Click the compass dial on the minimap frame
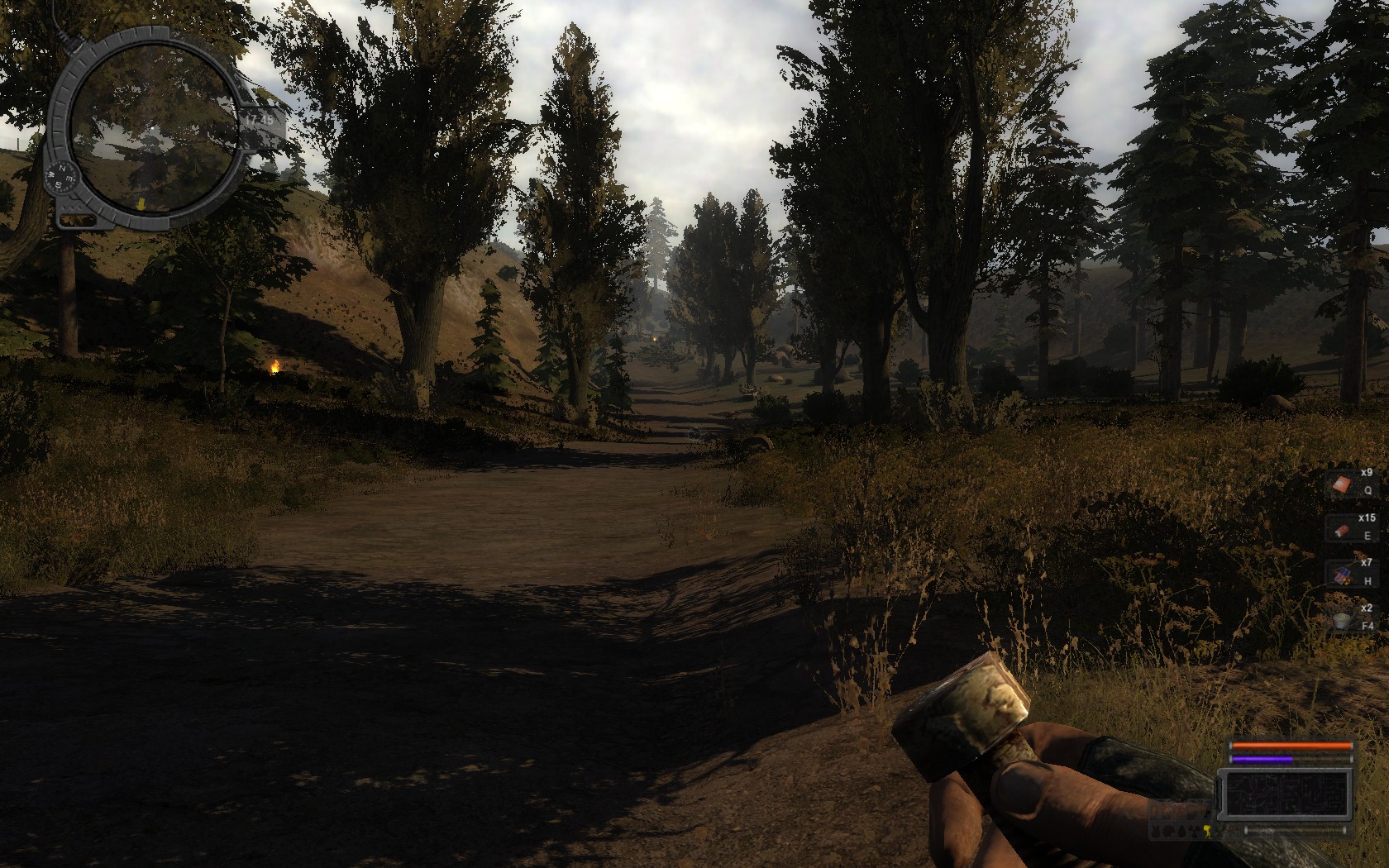The image size is (1389, 868). click(x=64, y=178)
